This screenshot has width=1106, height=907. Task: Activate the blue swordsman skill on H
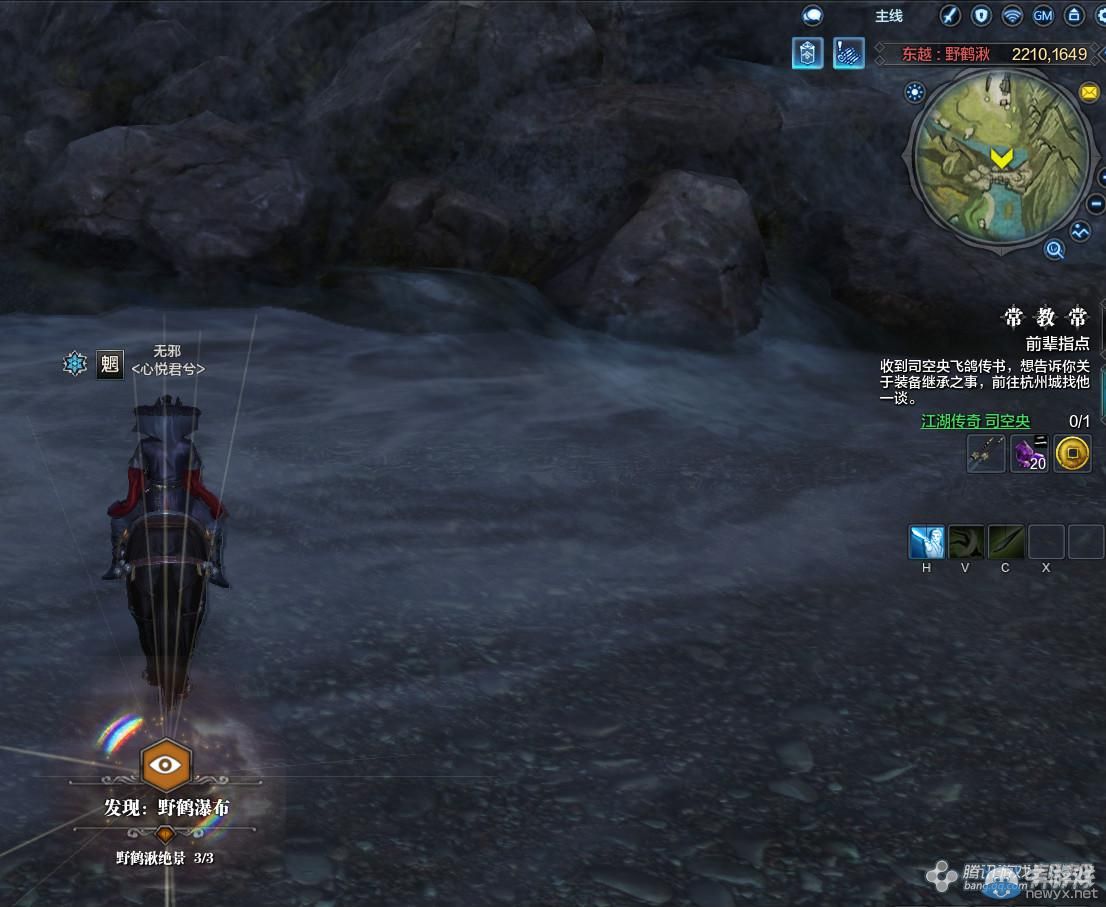pos(926,542)
